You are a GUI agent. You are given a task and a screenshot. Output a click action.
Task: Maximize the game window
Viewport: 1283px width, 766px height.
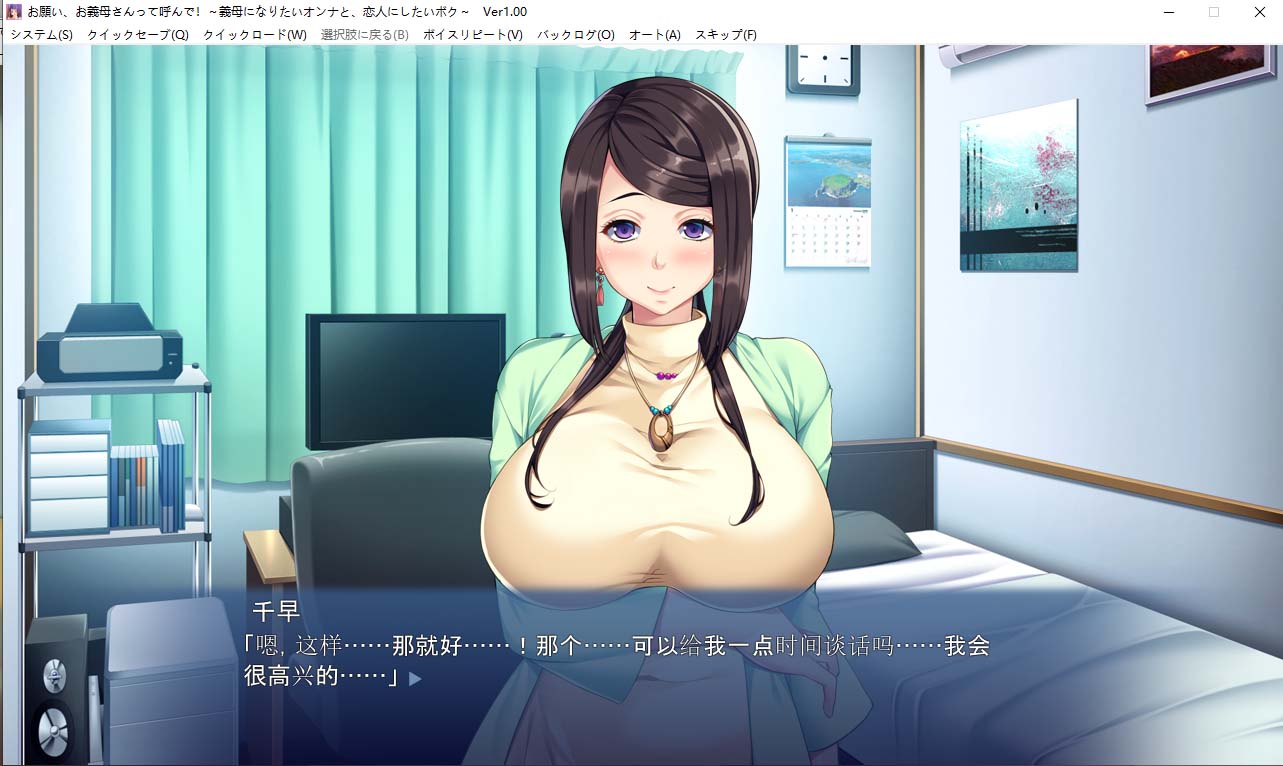(1212, 11)
